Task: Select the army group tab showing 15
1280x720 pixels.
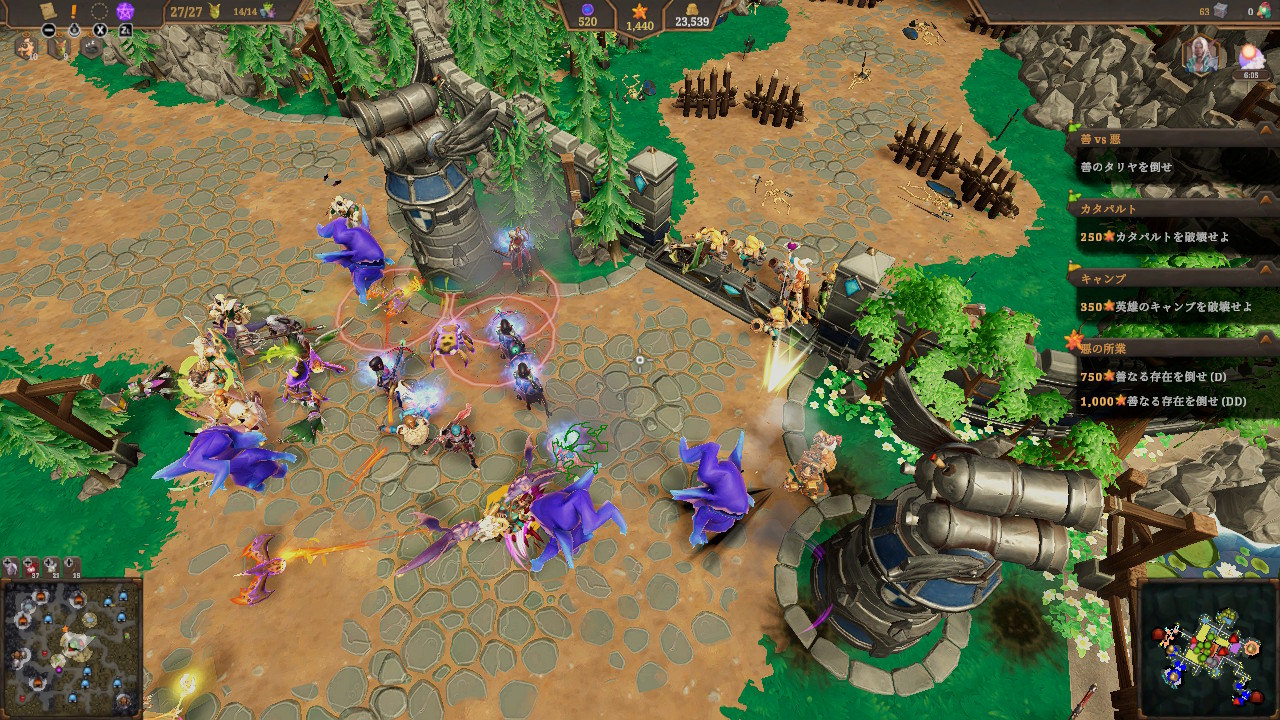Action: coord(74,567)
